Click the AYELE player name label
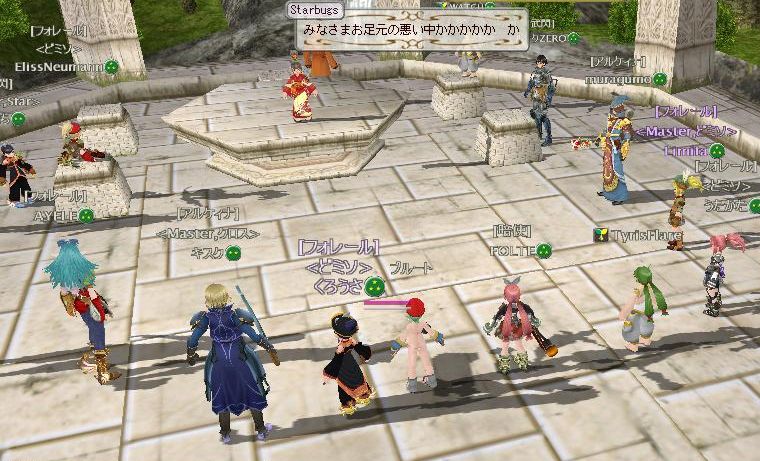The width and height of the screenshot is (760, 461). tap(56, 215)
